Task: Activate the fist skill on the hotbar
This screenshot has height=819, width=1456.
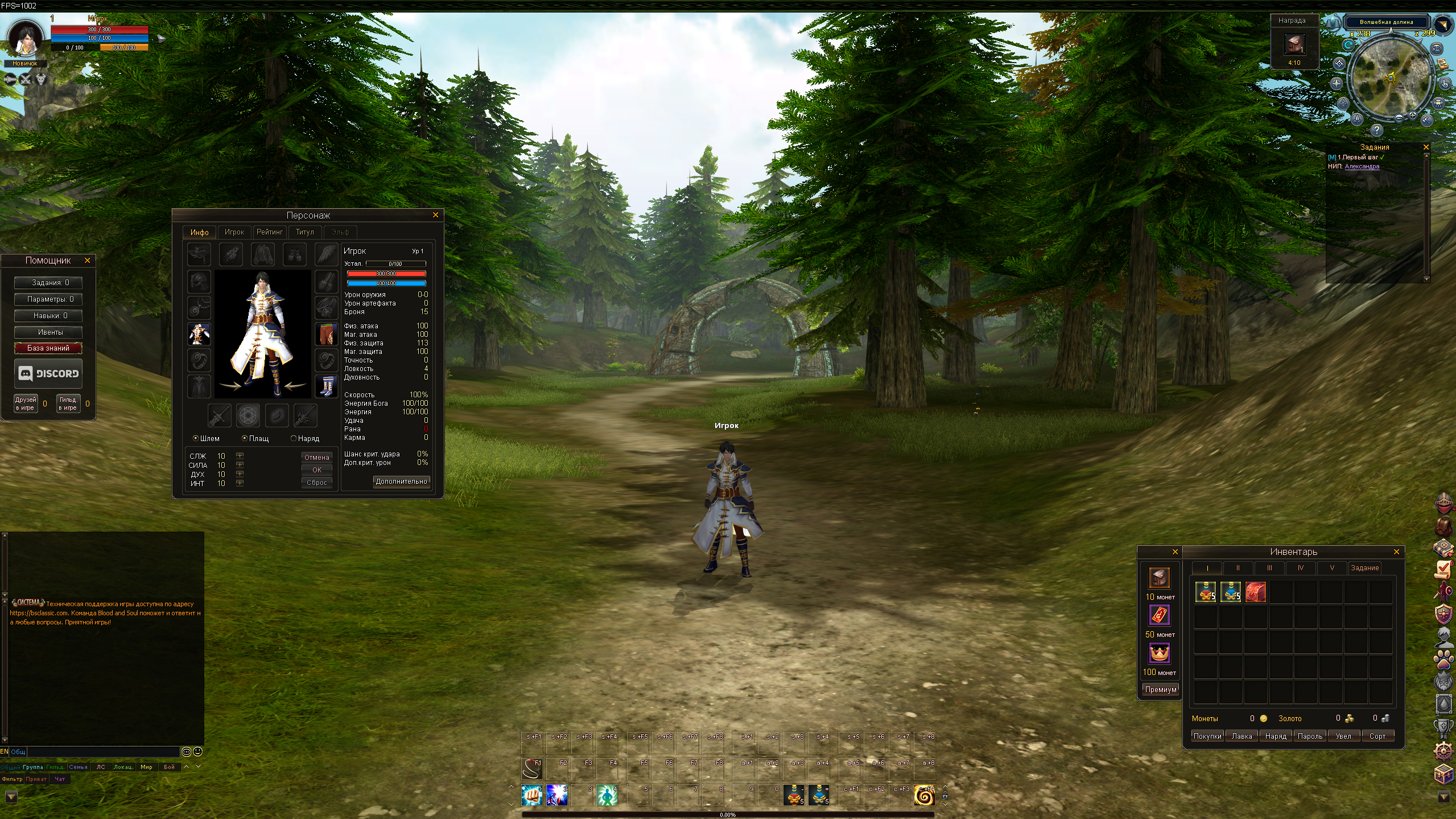Action: [532, 795]
